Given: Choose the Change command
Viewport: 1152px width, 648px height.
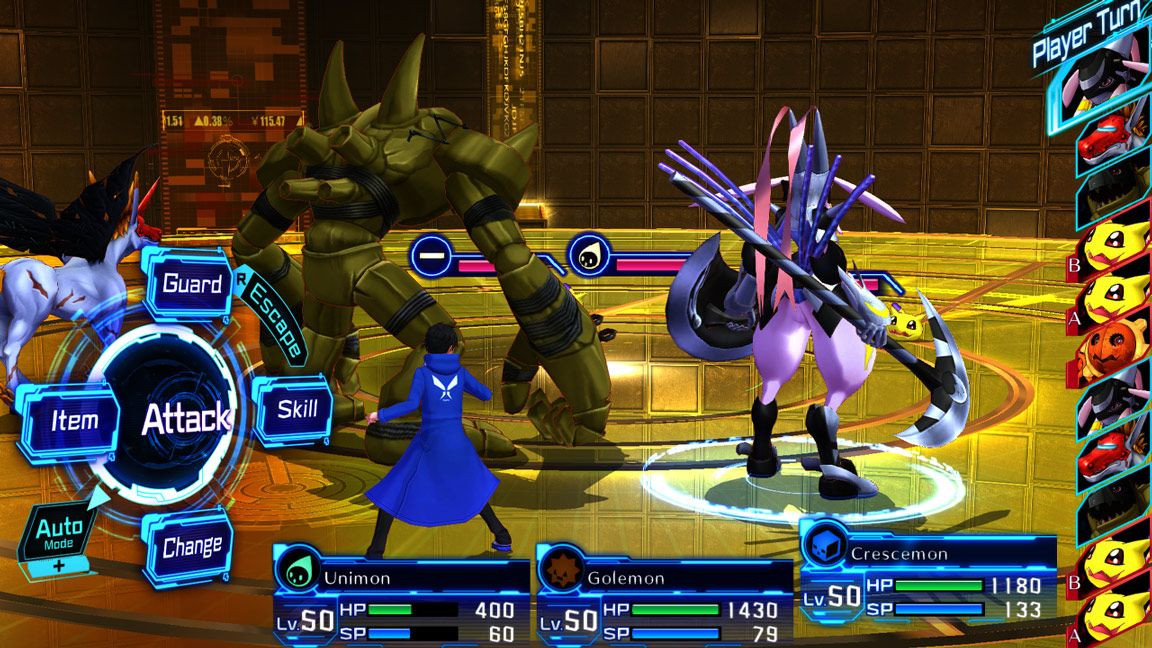Looking at the screenshot, I should pos(191,547).
